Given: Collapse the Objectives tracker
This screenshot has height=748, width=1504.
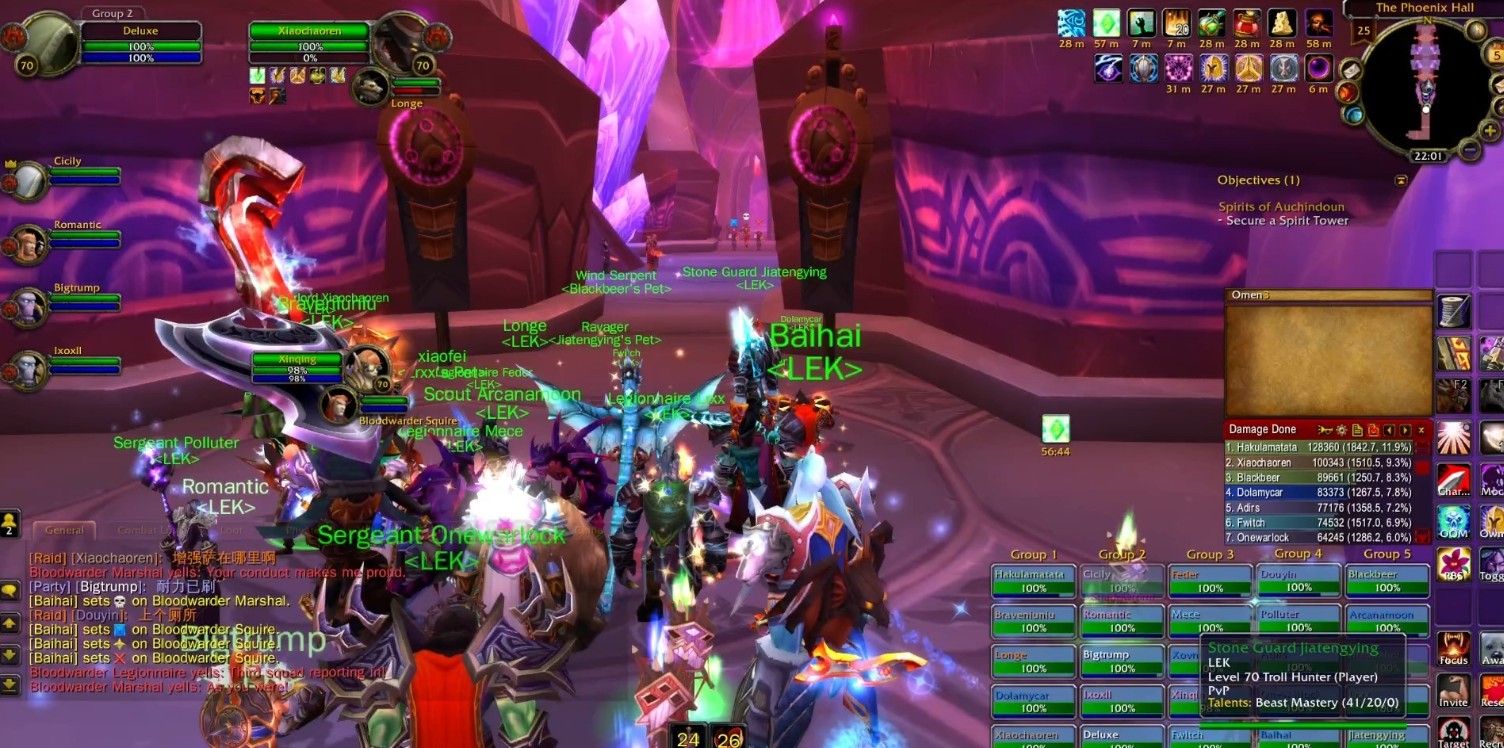Looking at the screenshot, I should click(x=1401, y=180).
